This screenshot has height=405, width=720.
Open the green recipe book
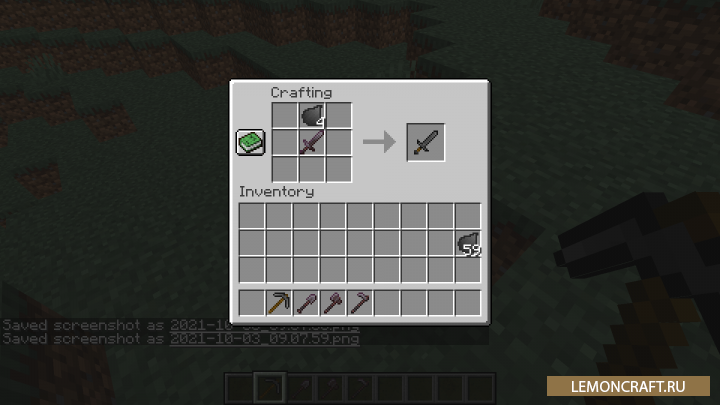click(x=249, y=143)
